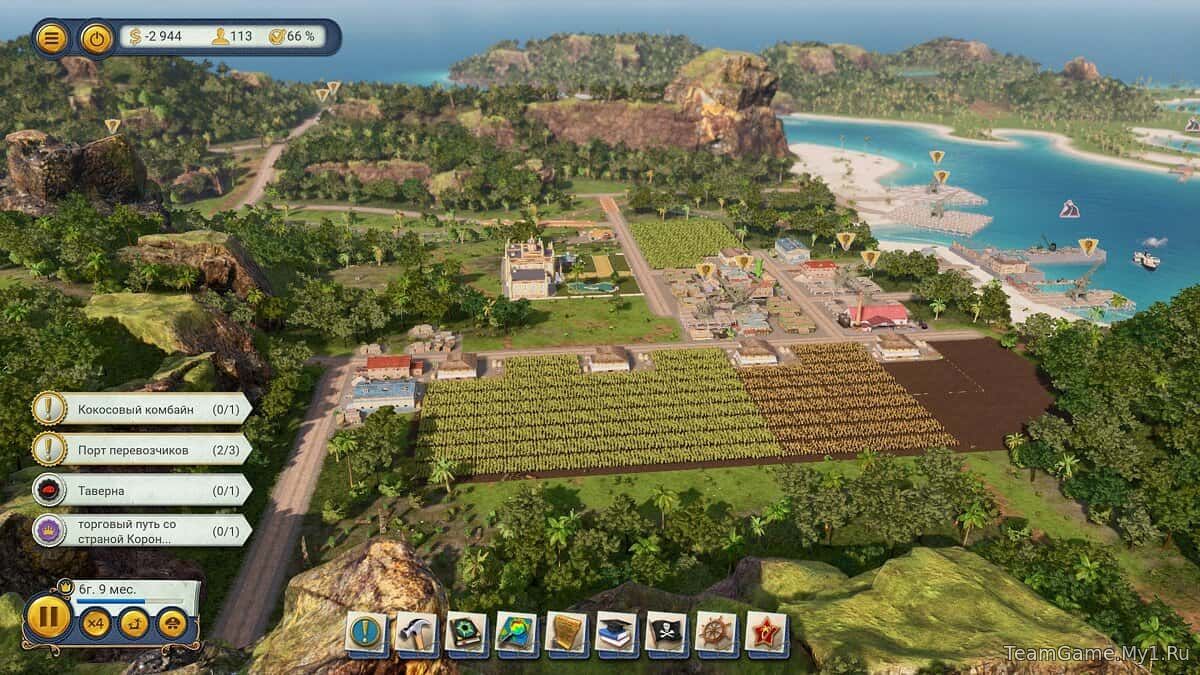Open the red star menu

tap(767, 633)
